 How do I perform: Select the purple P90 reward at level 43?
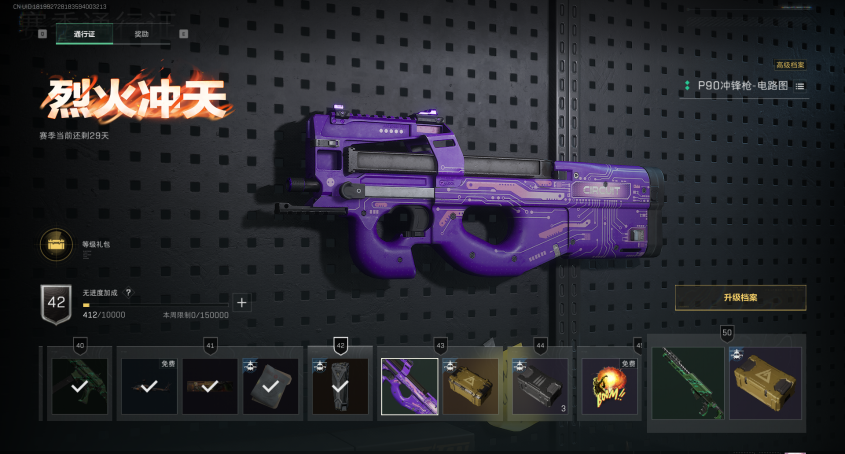(x=410, y=386)
